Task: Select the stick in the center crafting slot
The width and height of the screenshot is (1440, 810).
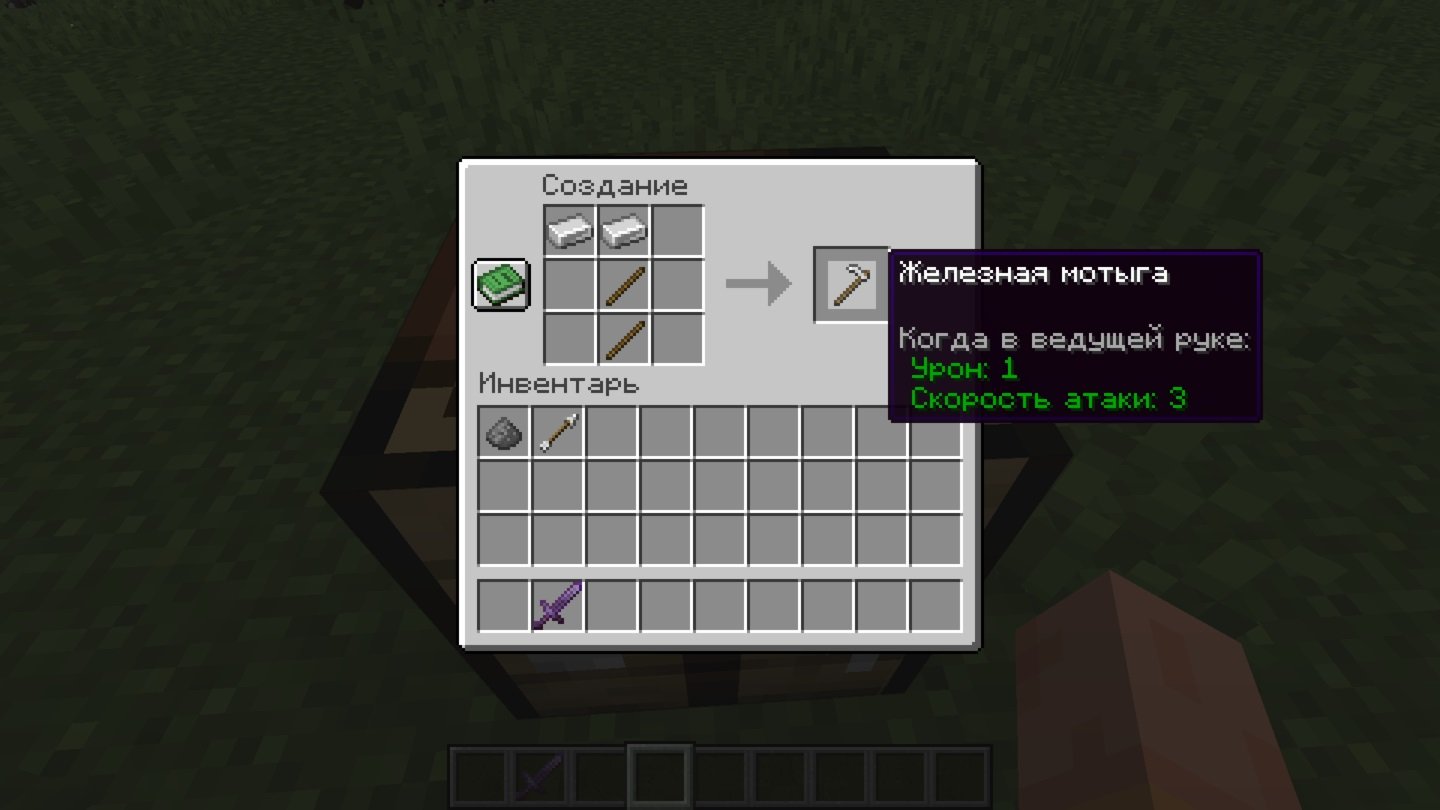Action: pyautogui.click(x=624, y=286)
